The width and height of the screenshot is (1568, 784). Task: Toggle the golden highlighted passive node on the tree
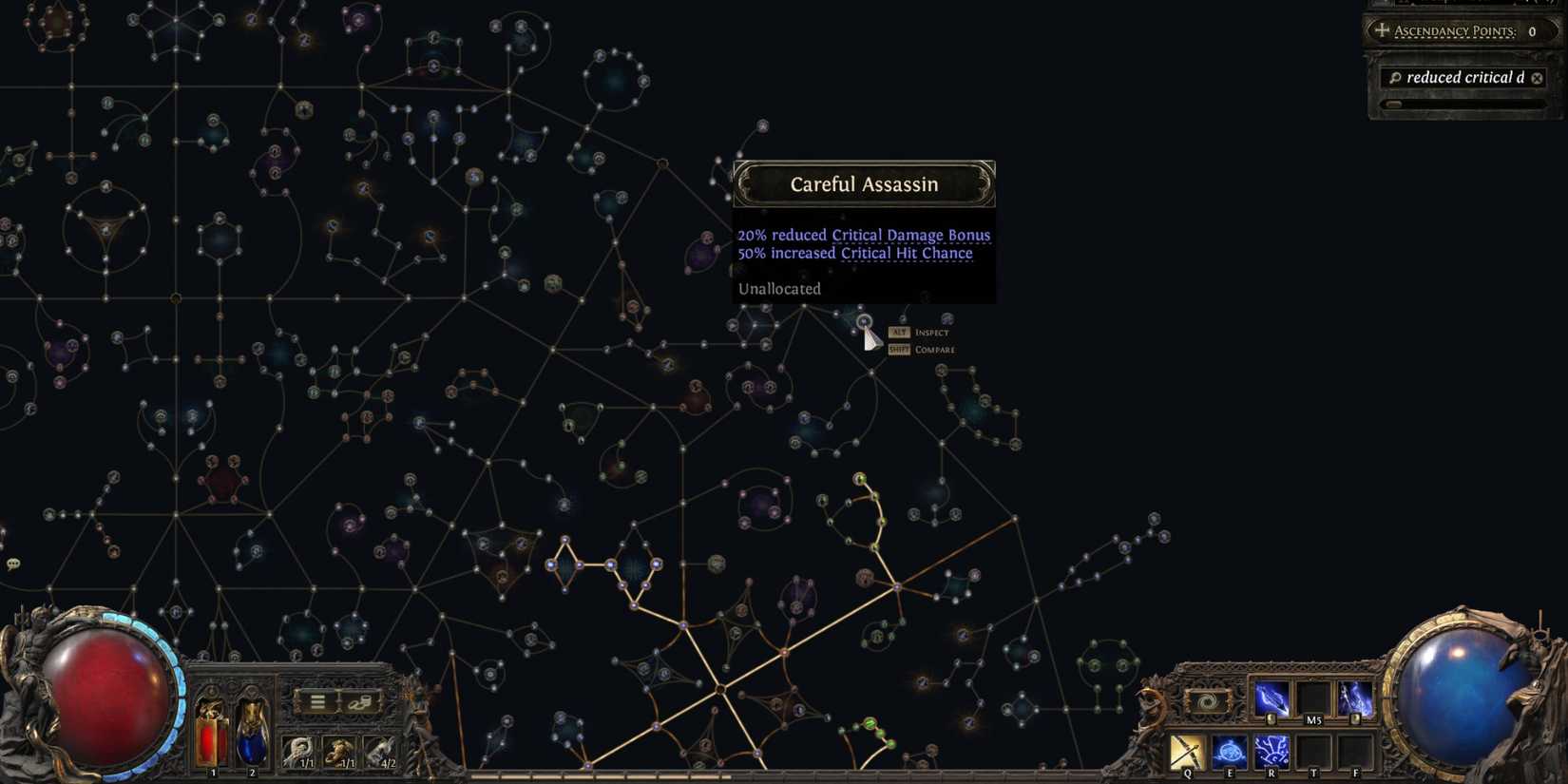(x=860, y=481)
